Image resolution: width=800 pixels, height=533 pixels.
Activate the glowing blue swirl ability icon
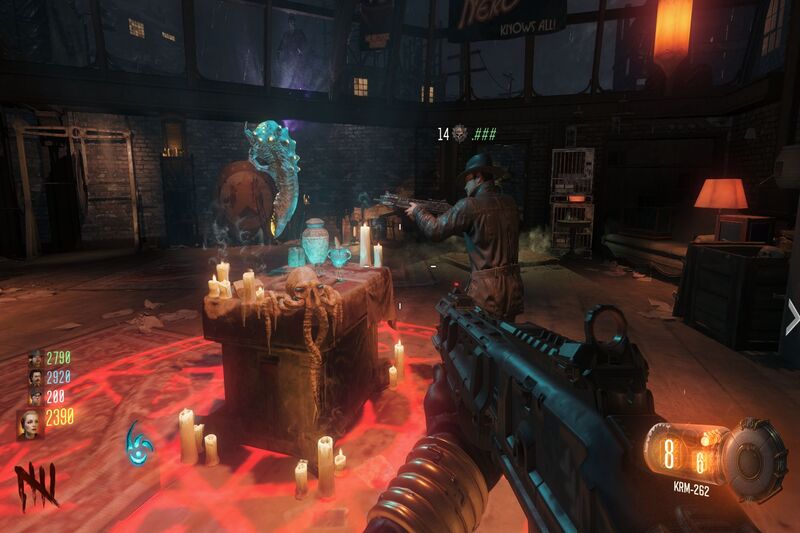click(140, 441)
